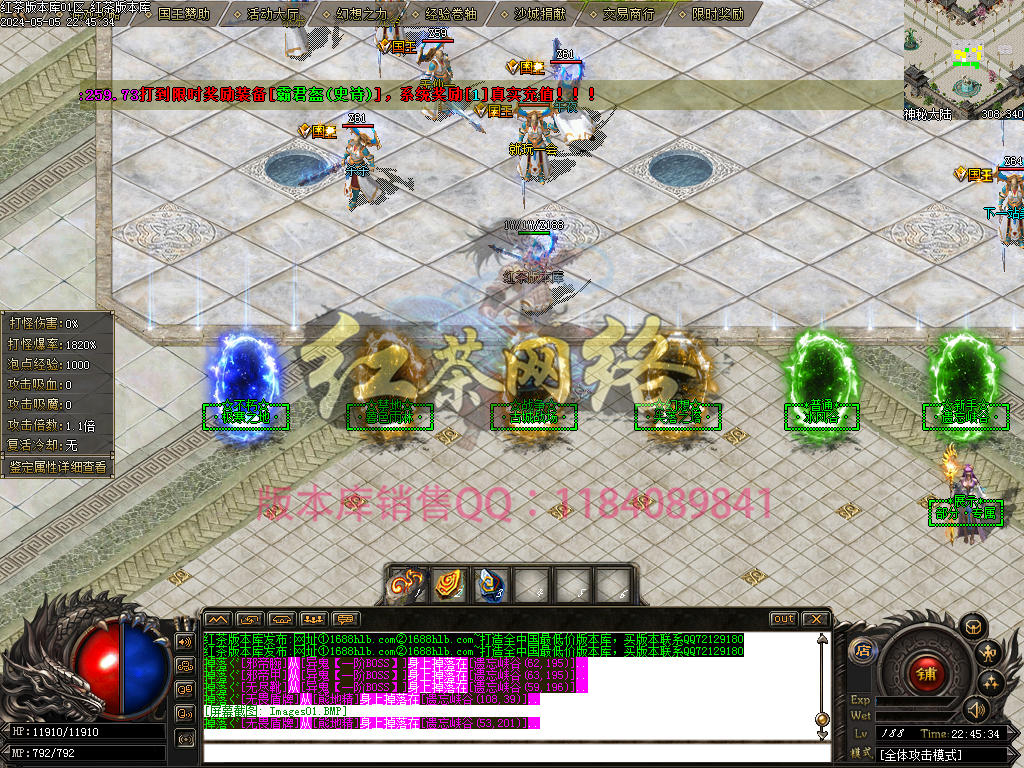
Task: Toggle the round speaker sound button by the dial
Action: [977, 710]
